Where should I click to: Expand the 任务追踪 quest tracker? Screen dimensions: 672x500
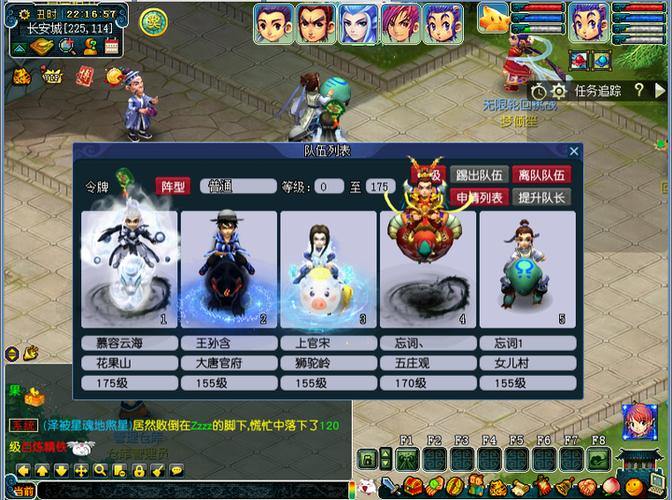[597, 91]
